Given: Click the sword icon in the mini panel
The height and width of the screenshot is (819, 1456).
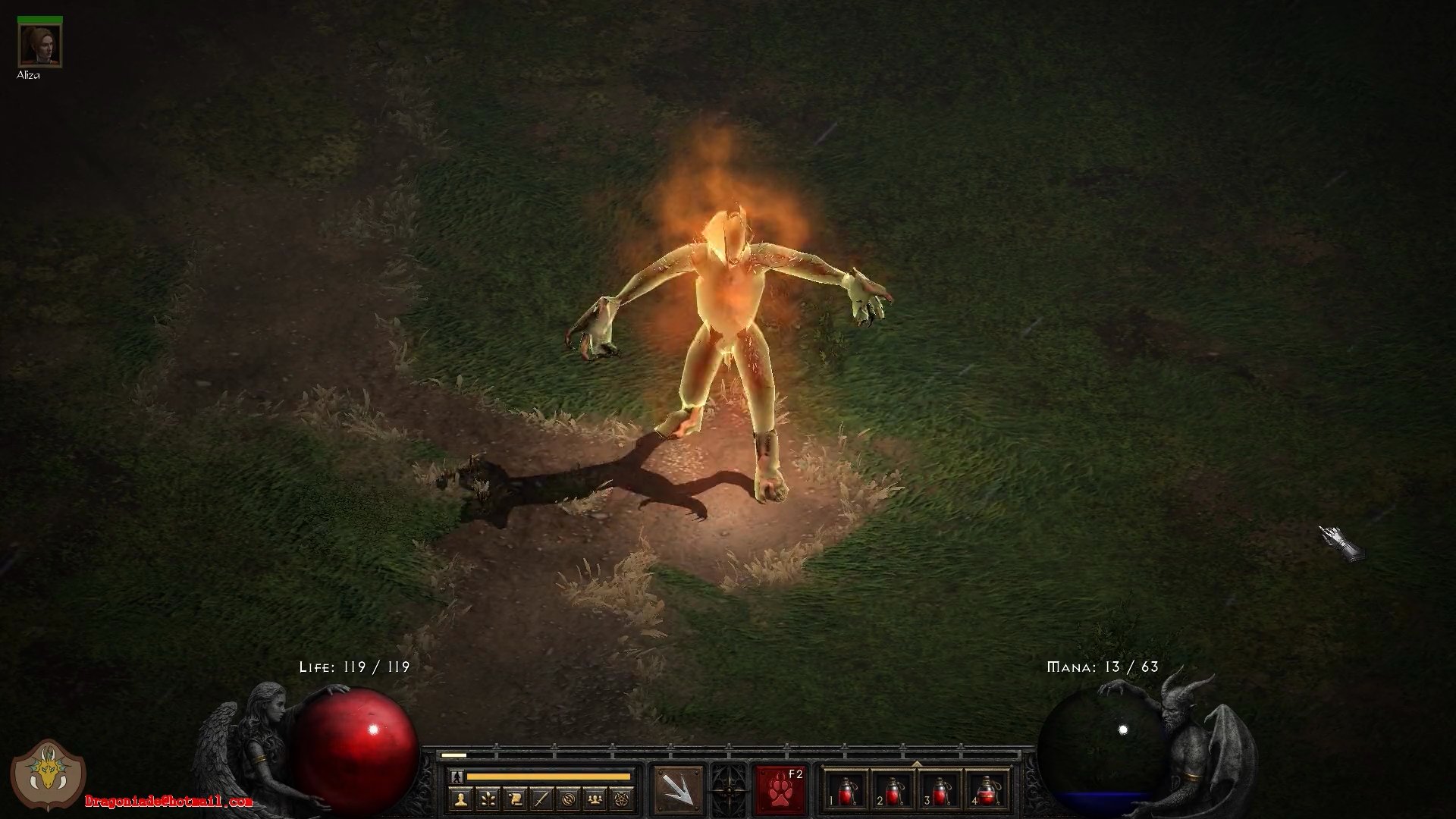Looking at the screenshot, I should [541, 799].
